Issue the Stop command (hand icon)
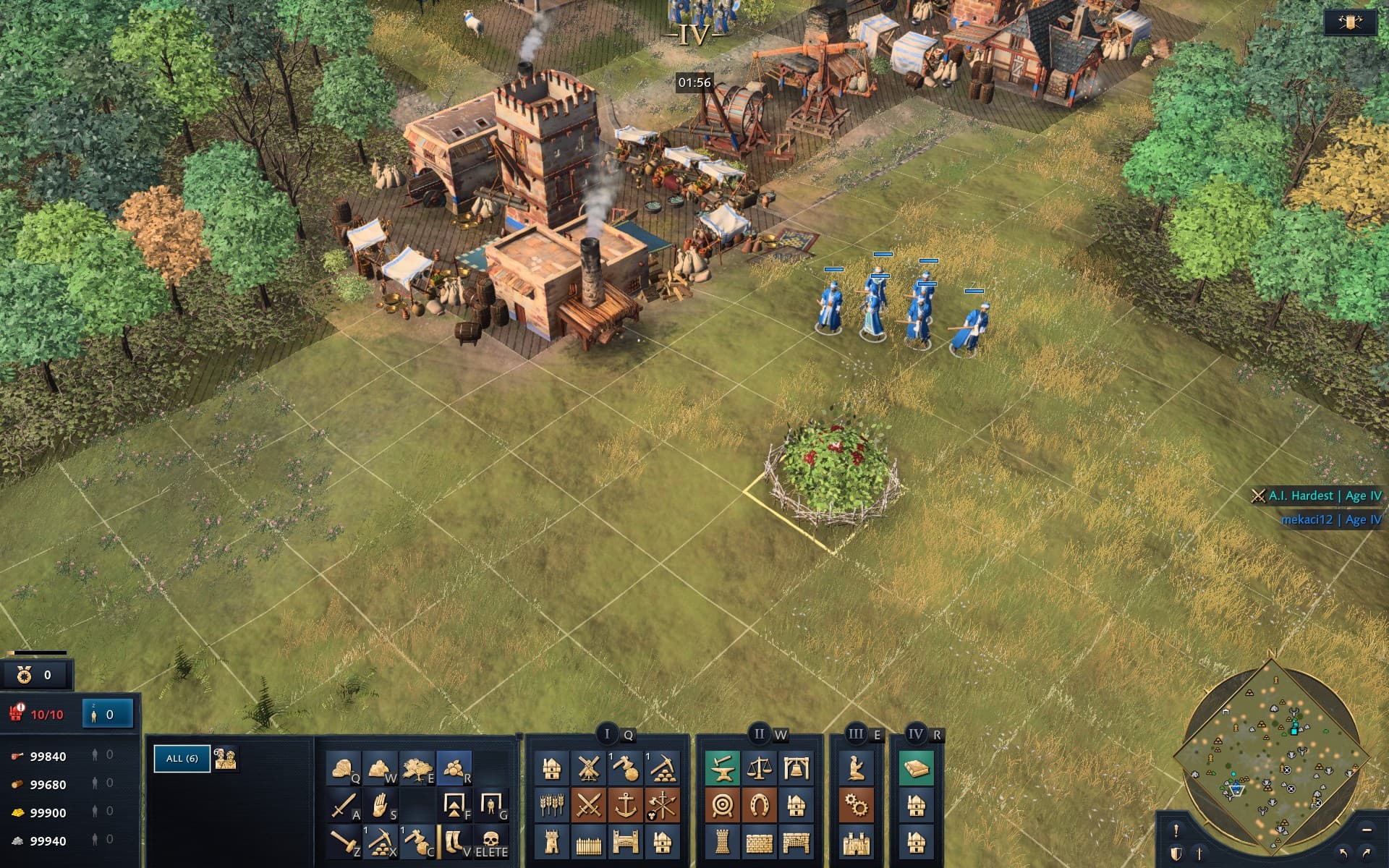Screen dimensions: 1389x868 [x=380, y=807]
